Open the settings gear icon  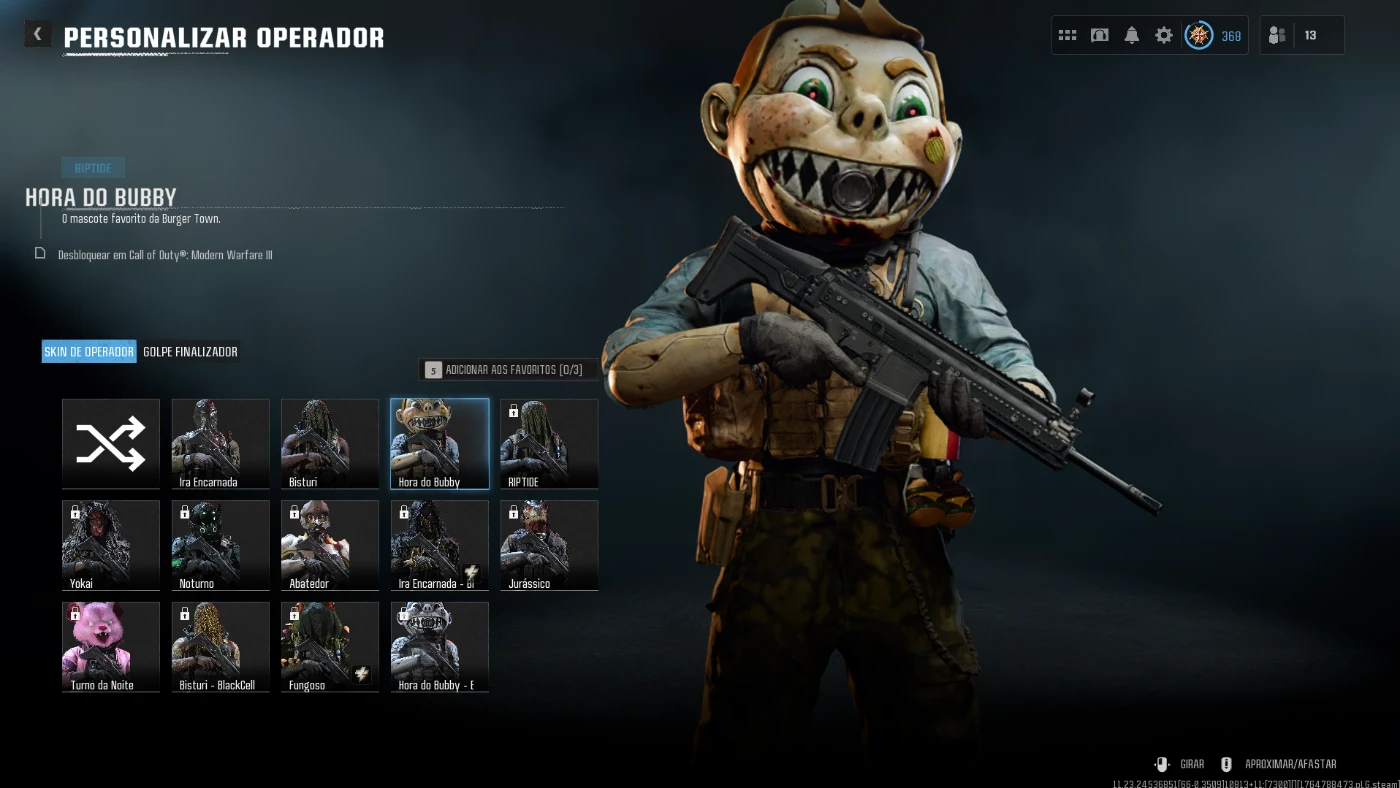pyautogui.click(x=1164, y=36)
